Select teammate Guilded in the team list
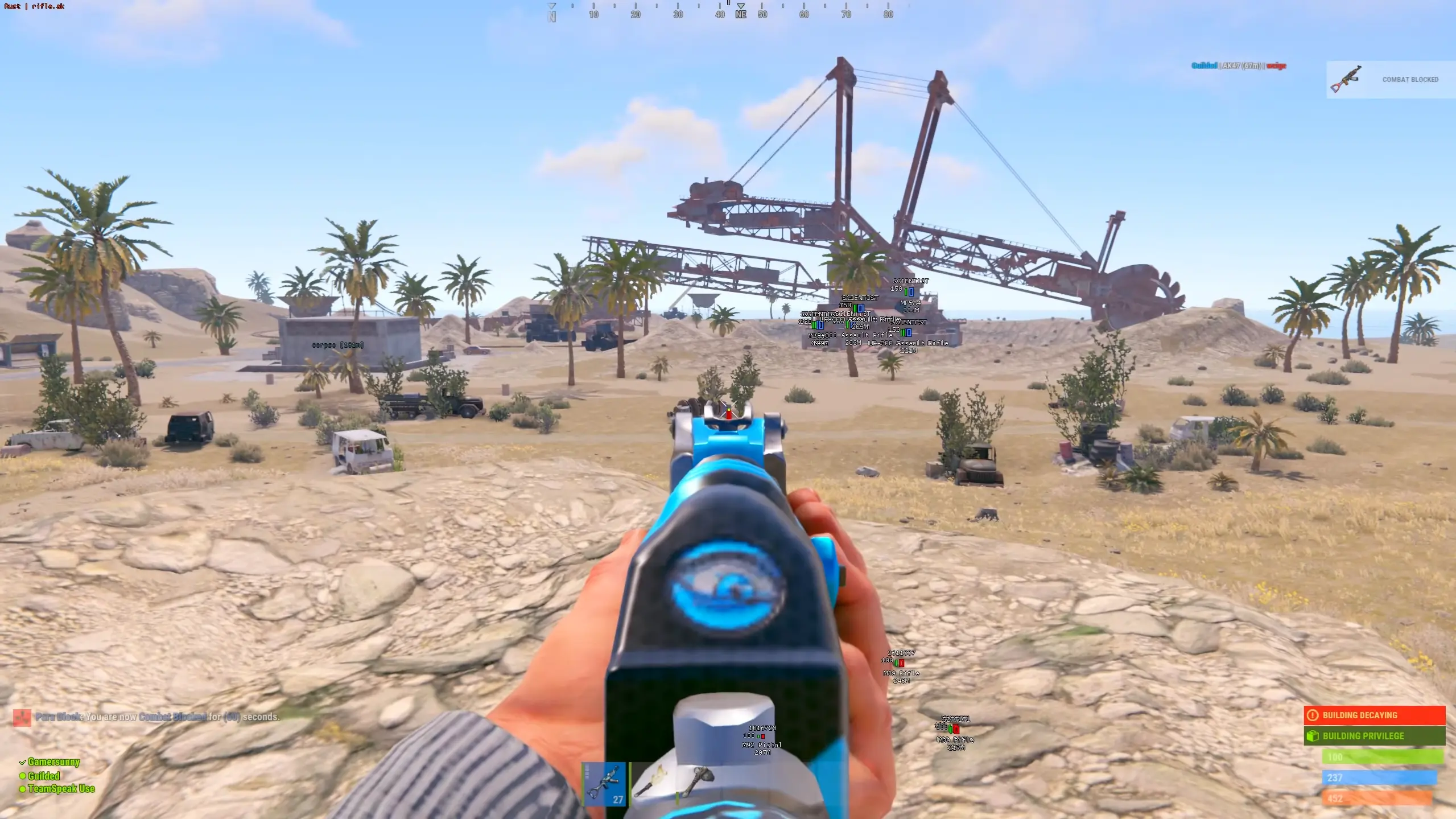Image resolution: width=1456 pixels, height=819 pixels. point(43,776)
